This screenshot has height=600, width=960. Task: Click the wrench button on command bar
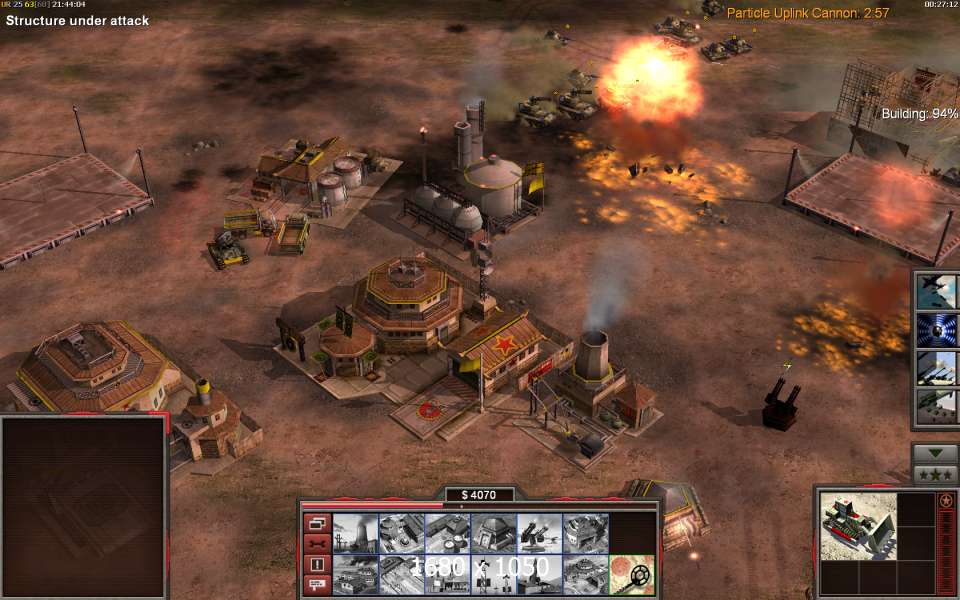coord(317,543)
